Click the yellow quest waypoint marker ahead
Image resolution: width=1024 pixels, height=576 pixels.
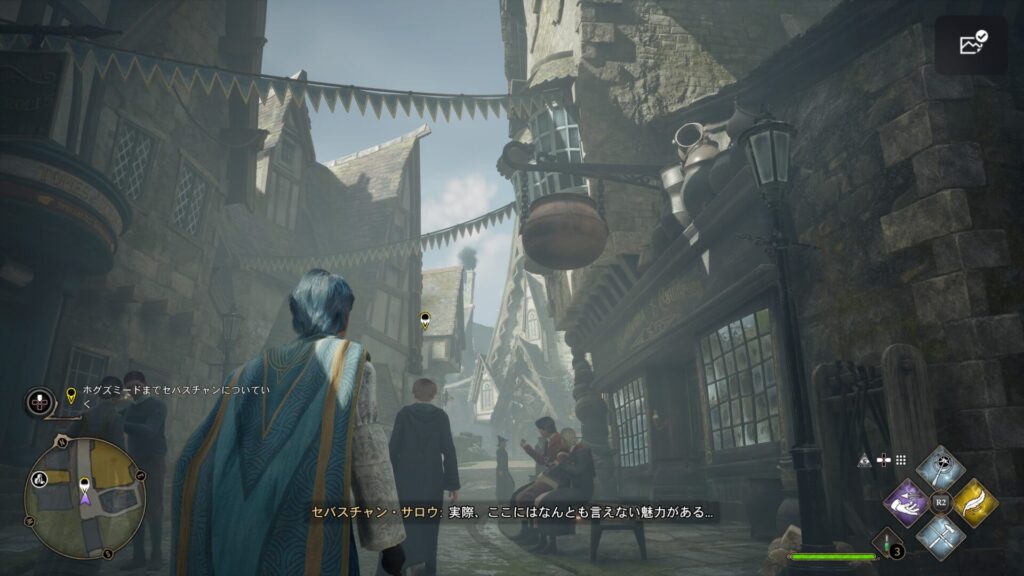pos(425,321)
